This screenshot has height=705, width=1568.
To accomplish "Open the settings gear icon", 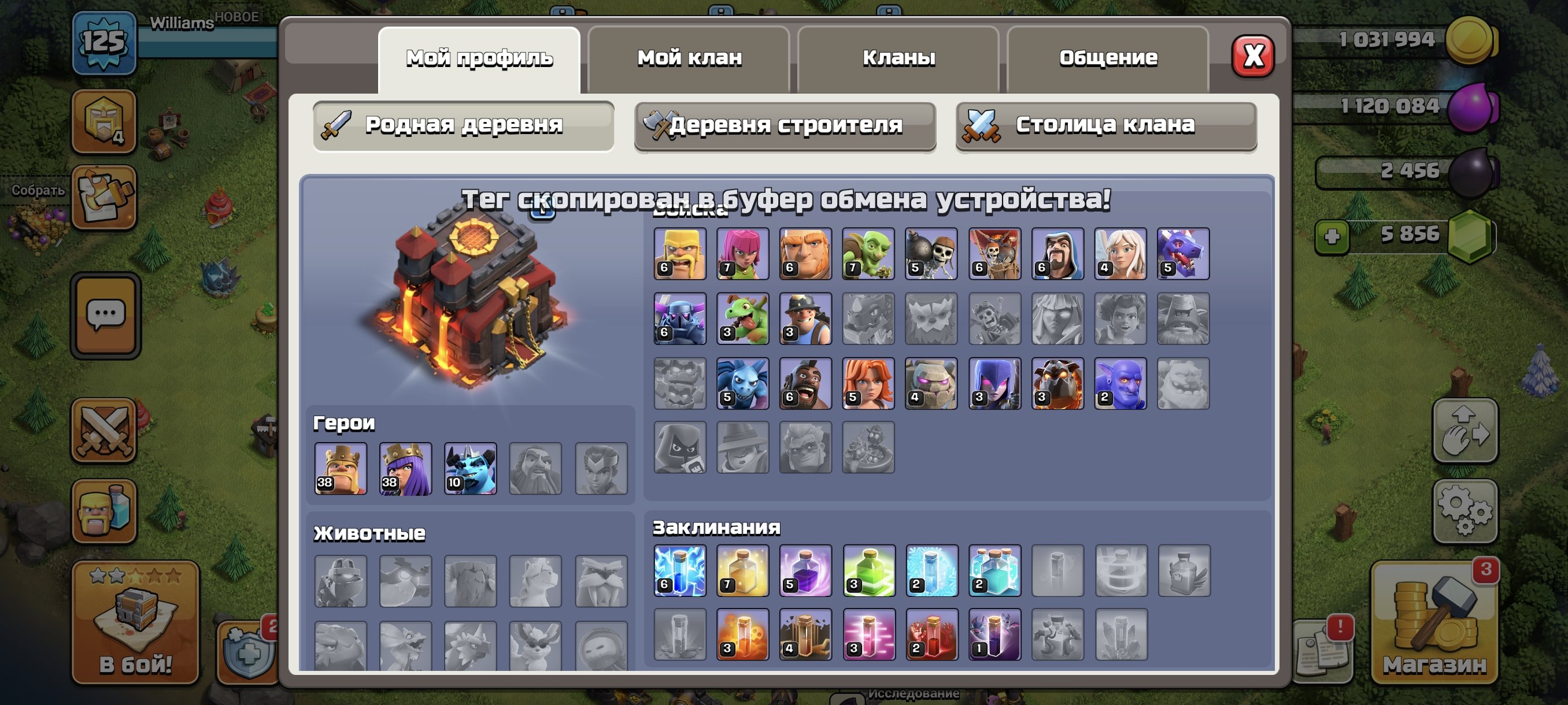I will pos(1465,510).
